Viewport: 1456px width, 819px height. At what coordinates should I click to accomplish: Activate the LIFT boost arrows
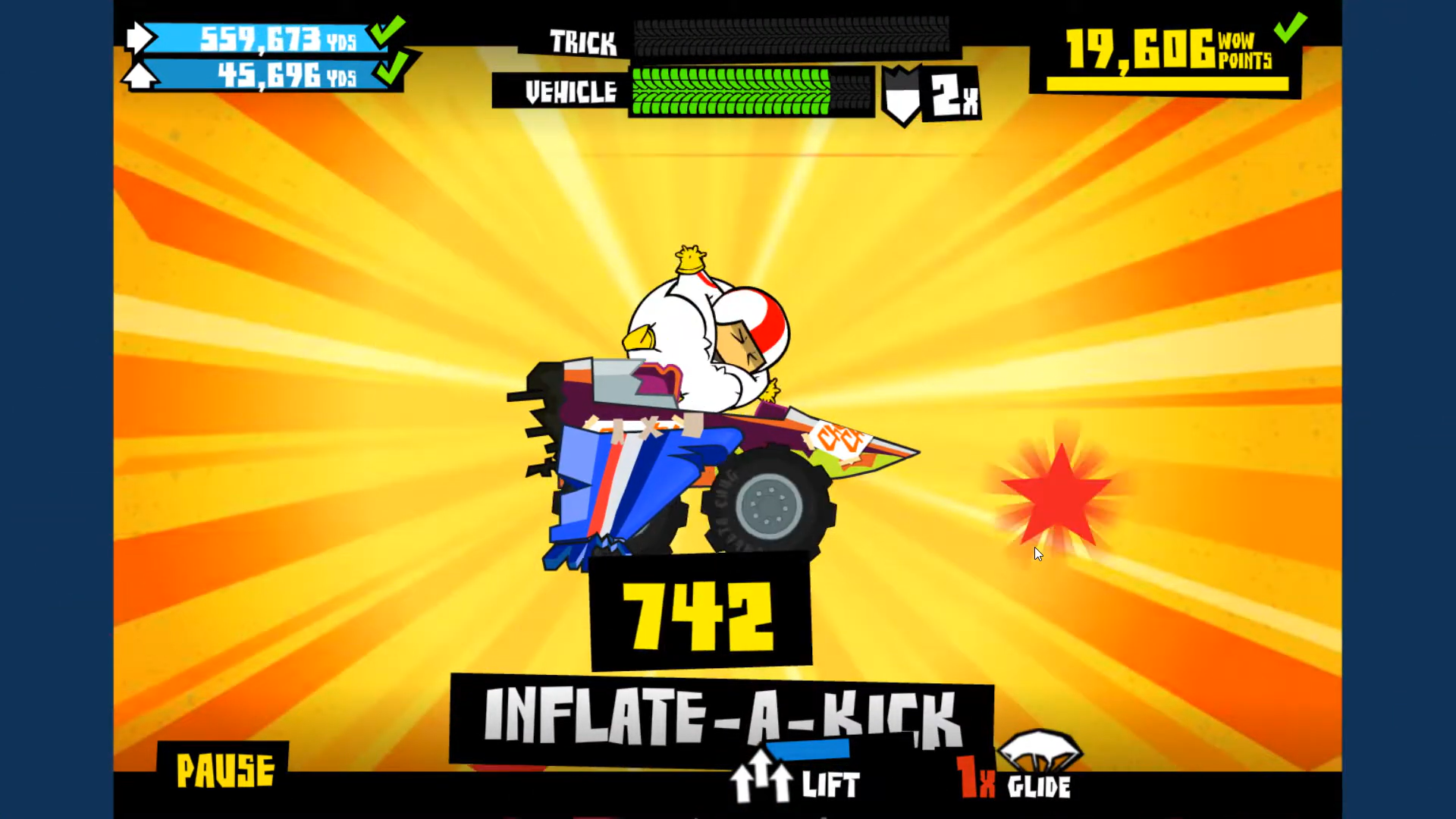(x=763, y=780)
